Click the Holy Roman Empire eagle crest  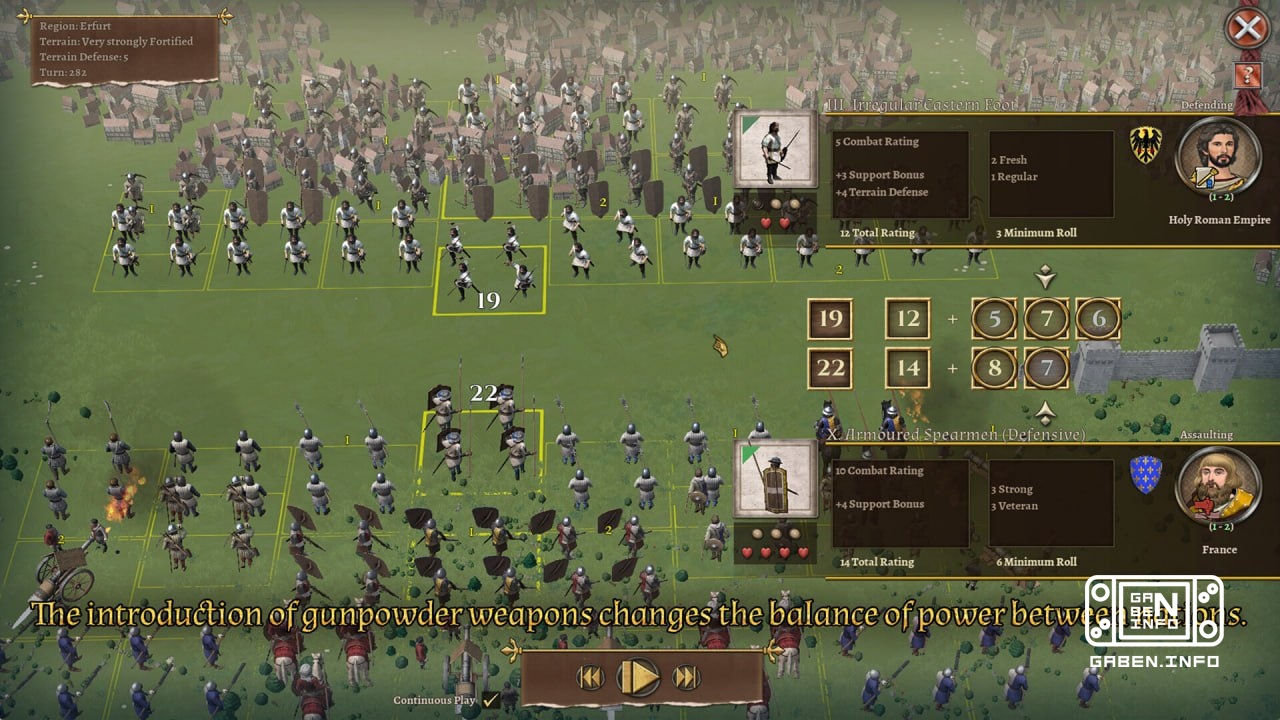(x=1144, y=144)
